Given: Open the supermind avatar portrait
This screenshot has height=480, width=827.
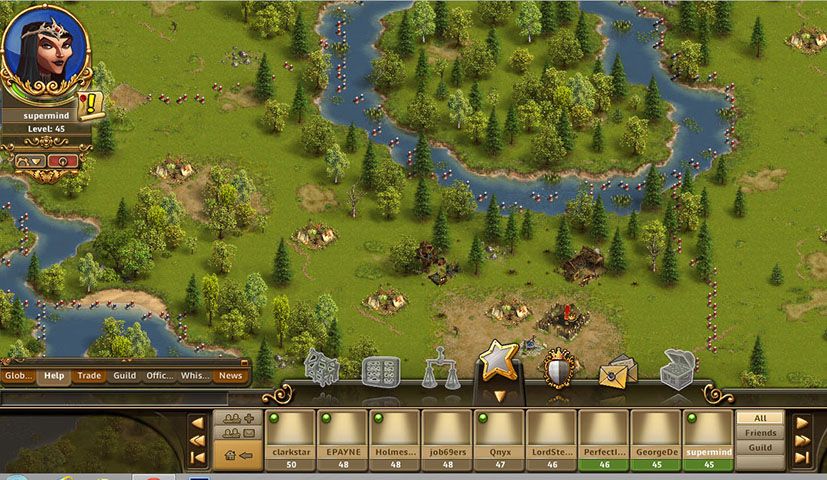Looking at the screenshot, I should click(x=44, y=52).
